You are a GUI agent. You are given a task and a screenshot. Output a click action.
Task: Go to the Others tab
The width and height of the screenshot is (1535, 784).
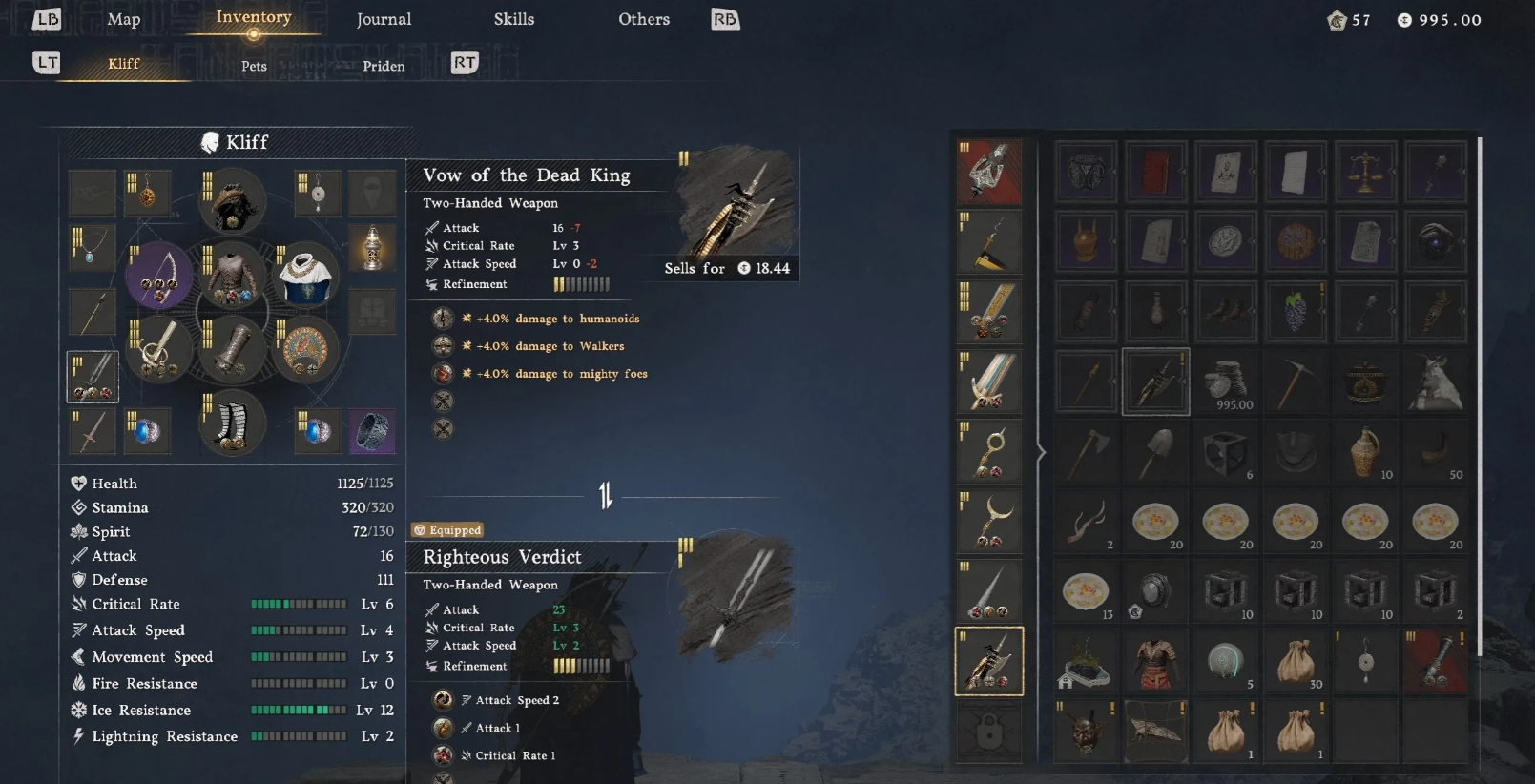tap(644, 19)
